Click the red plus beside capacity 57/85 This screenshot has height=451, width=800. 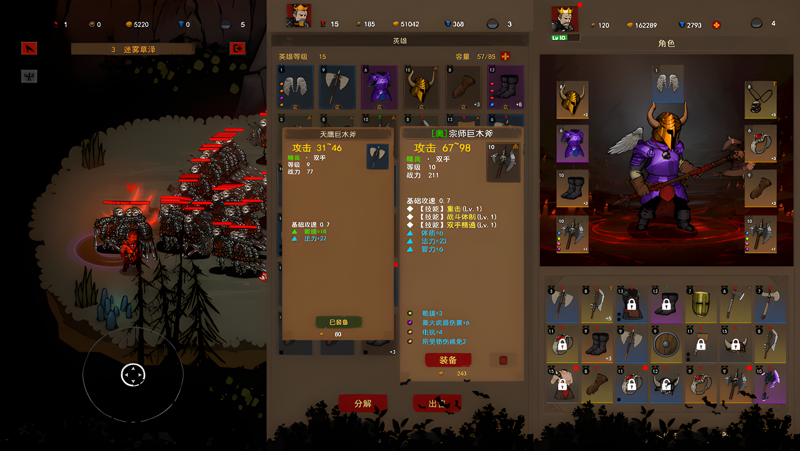(505, 57)
